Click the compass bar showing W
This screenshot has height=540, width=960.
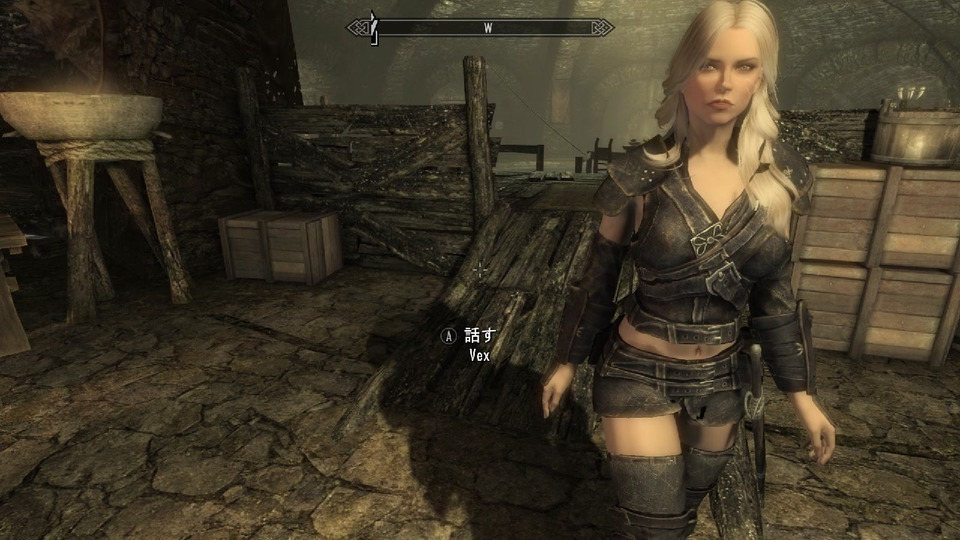click(481, 27)
